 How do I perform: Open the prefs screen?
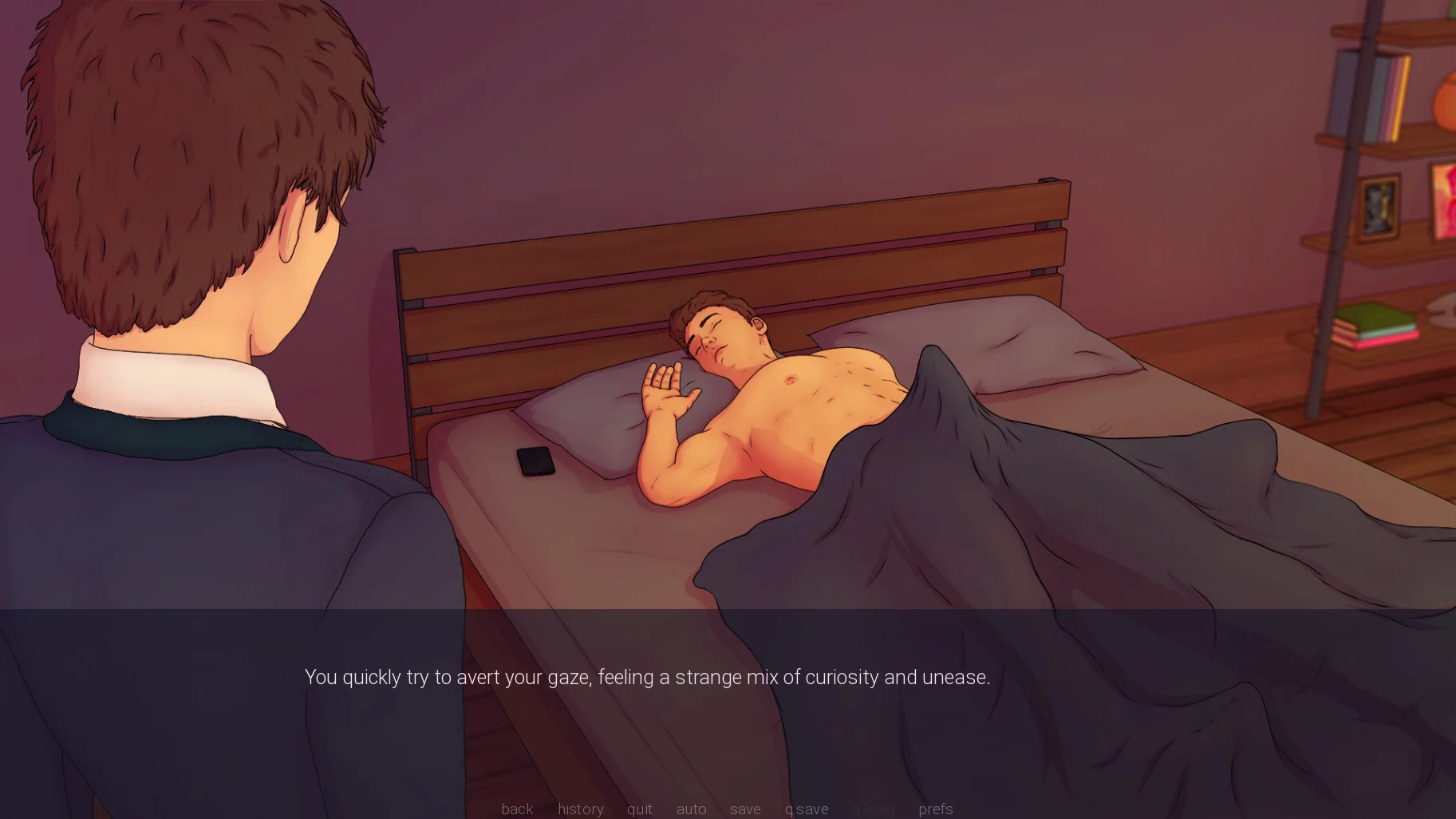coord(935,809)
